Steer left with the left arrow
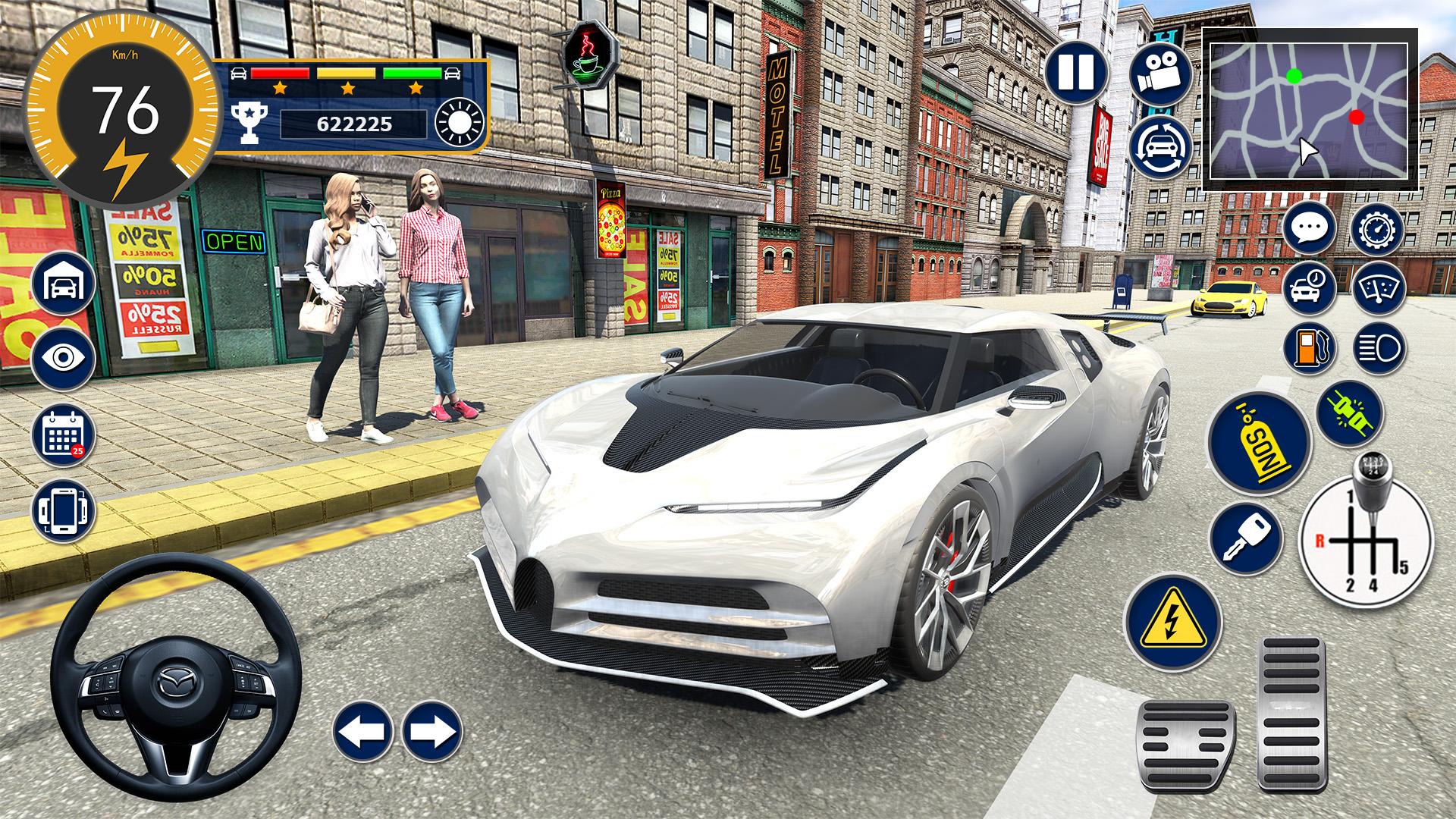 coord(362,732)
